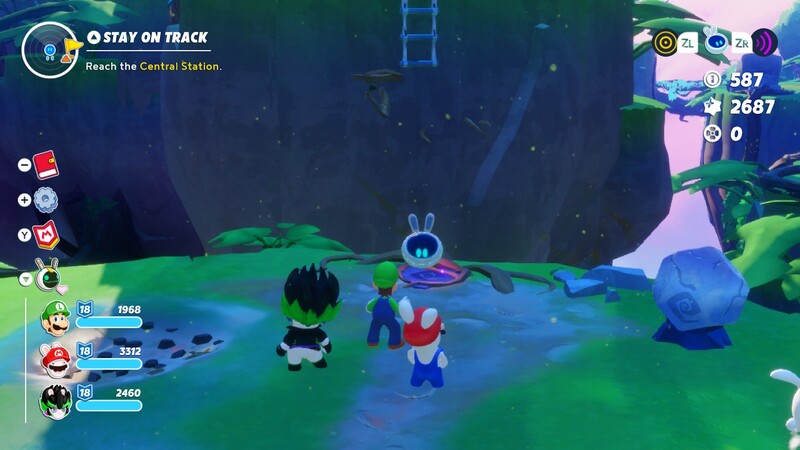Open the red journal book icon
Screen dimensions: 800x450
tap(45, 164)
